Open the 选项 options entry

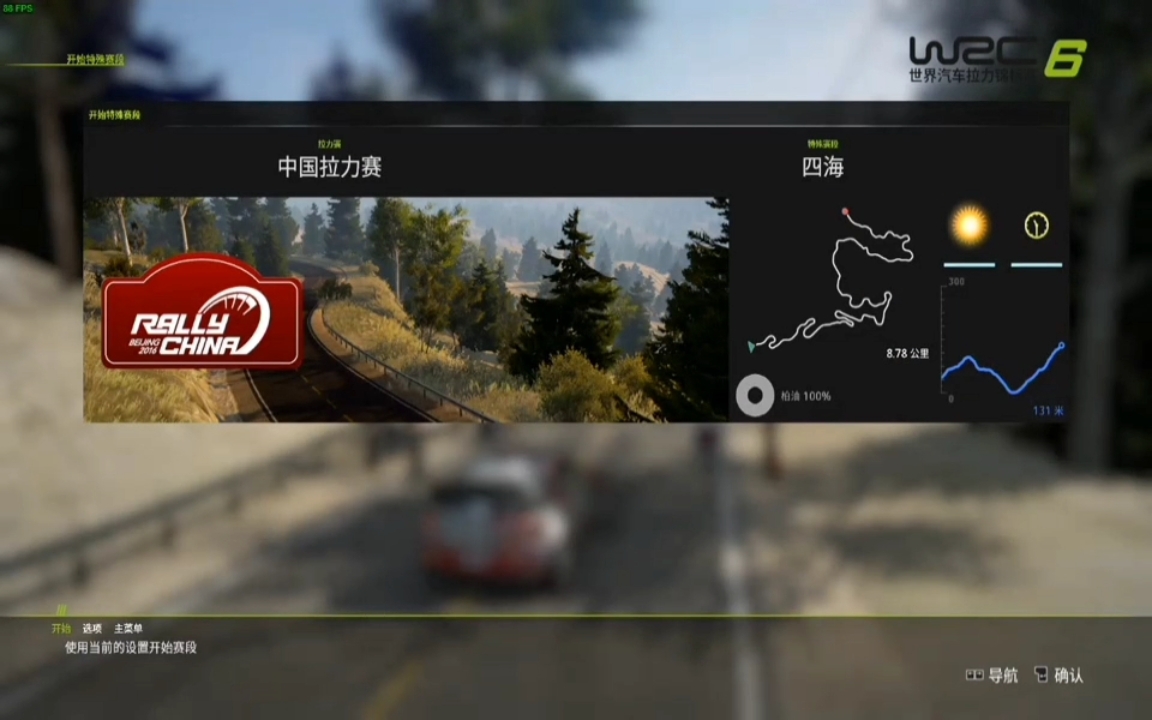92,628
